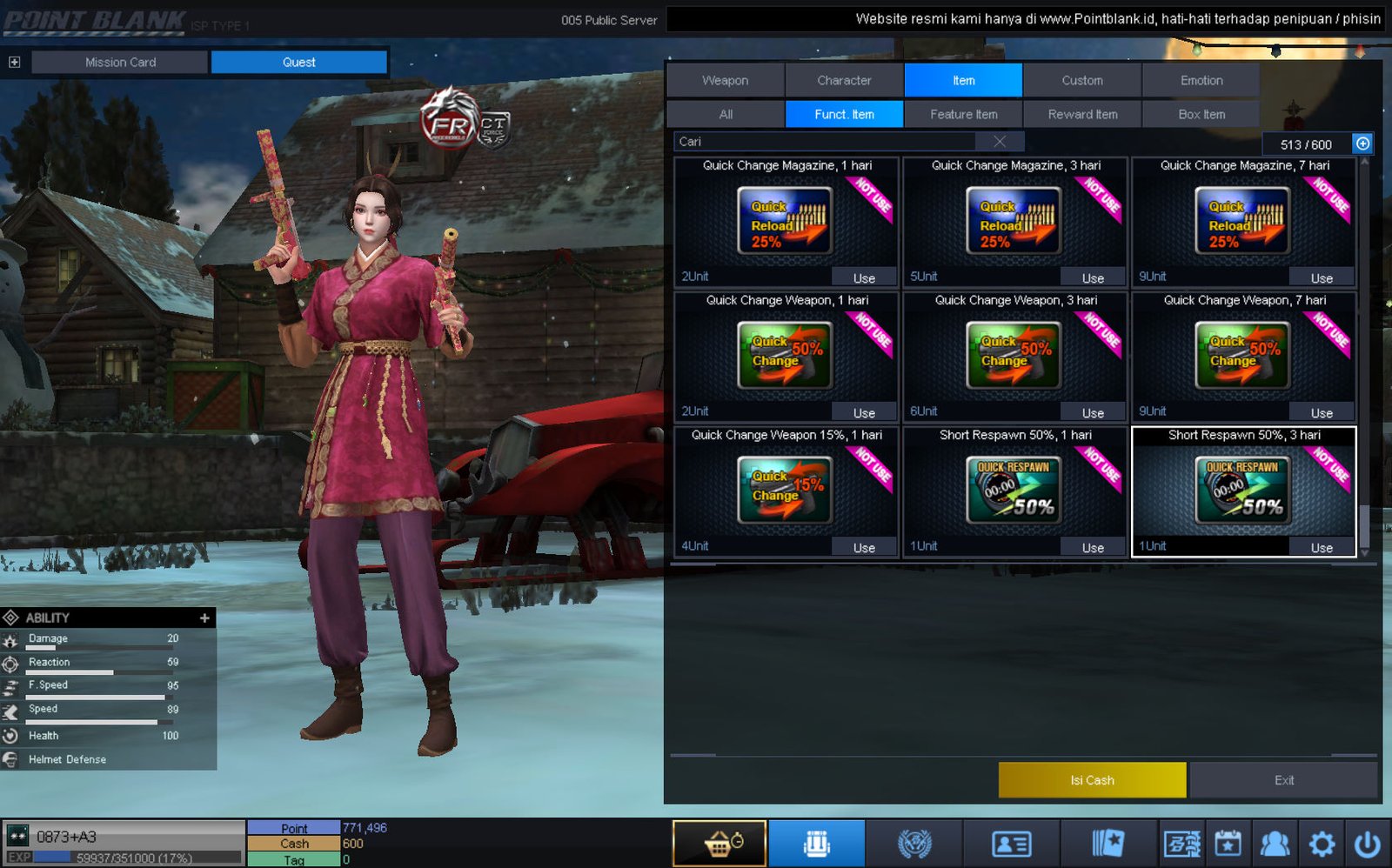Click the Cari search field

[x=831, y=142]
